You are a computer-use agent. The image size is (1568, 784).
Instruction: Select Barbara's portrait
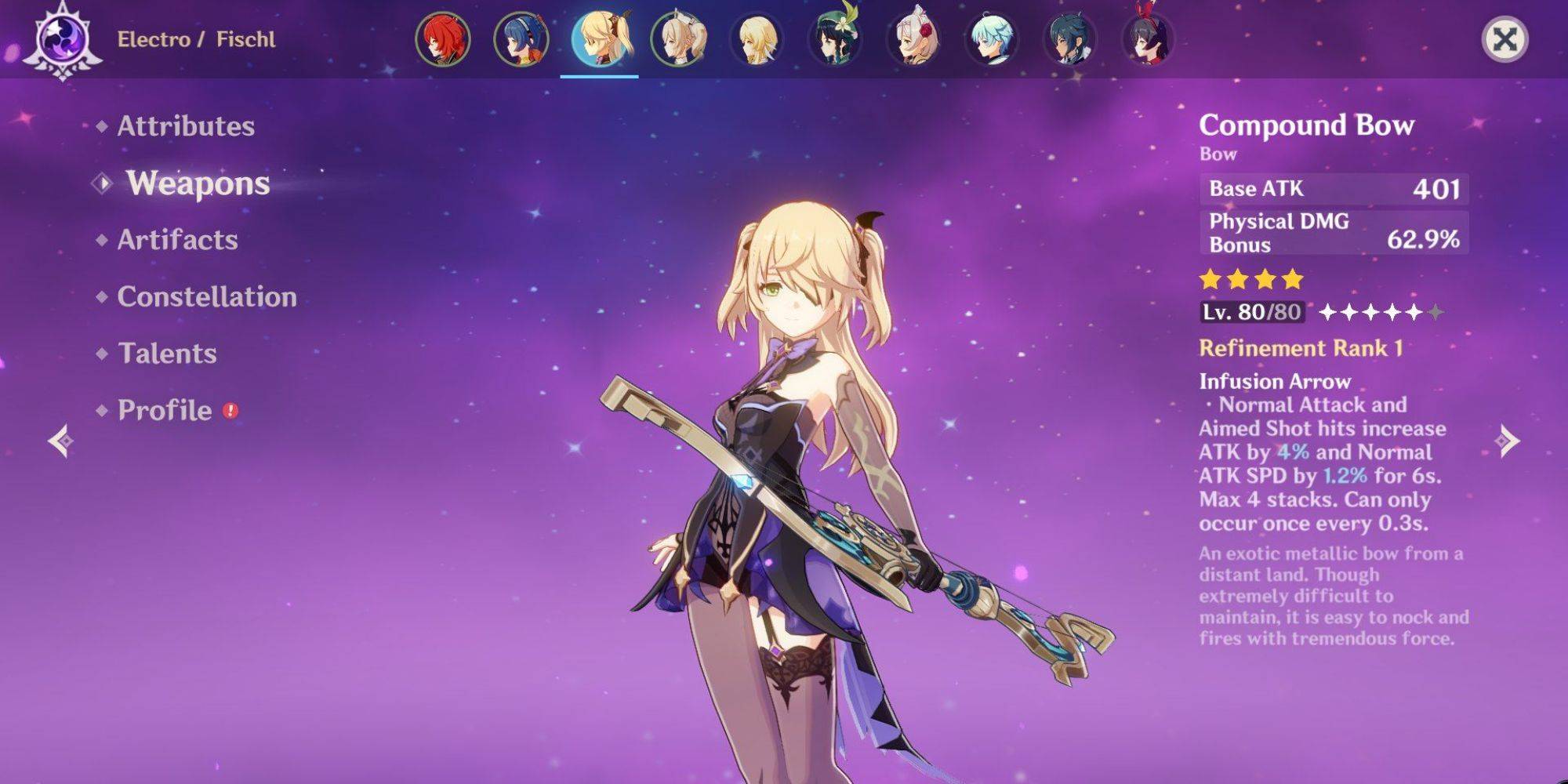pos(678,39)
